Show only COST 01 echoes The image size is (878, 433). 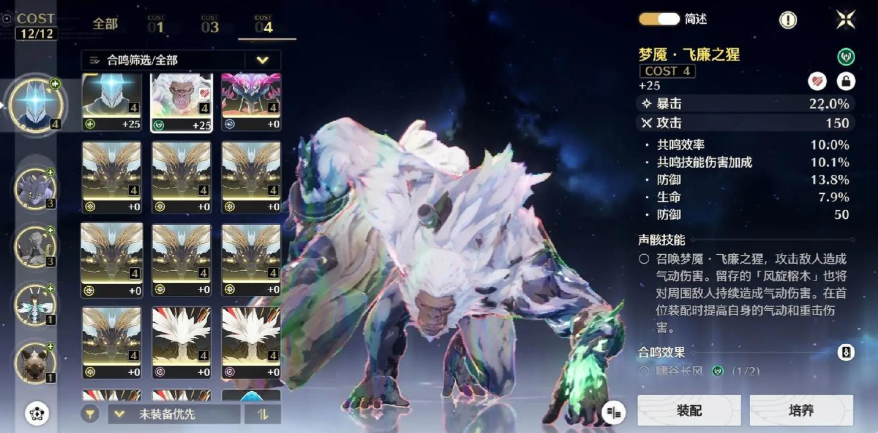(x=156, y=25)
